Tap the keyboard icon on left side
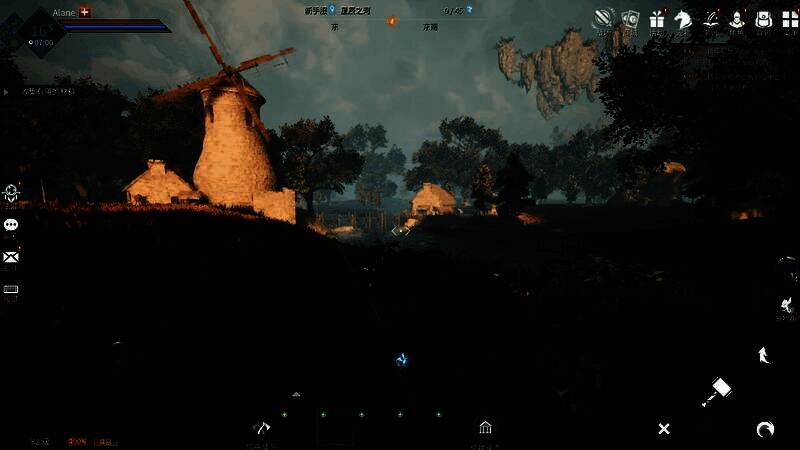Image resolution: width=800 pixels, height=450 pixels. pyautogui.click(x=11, y=289)
